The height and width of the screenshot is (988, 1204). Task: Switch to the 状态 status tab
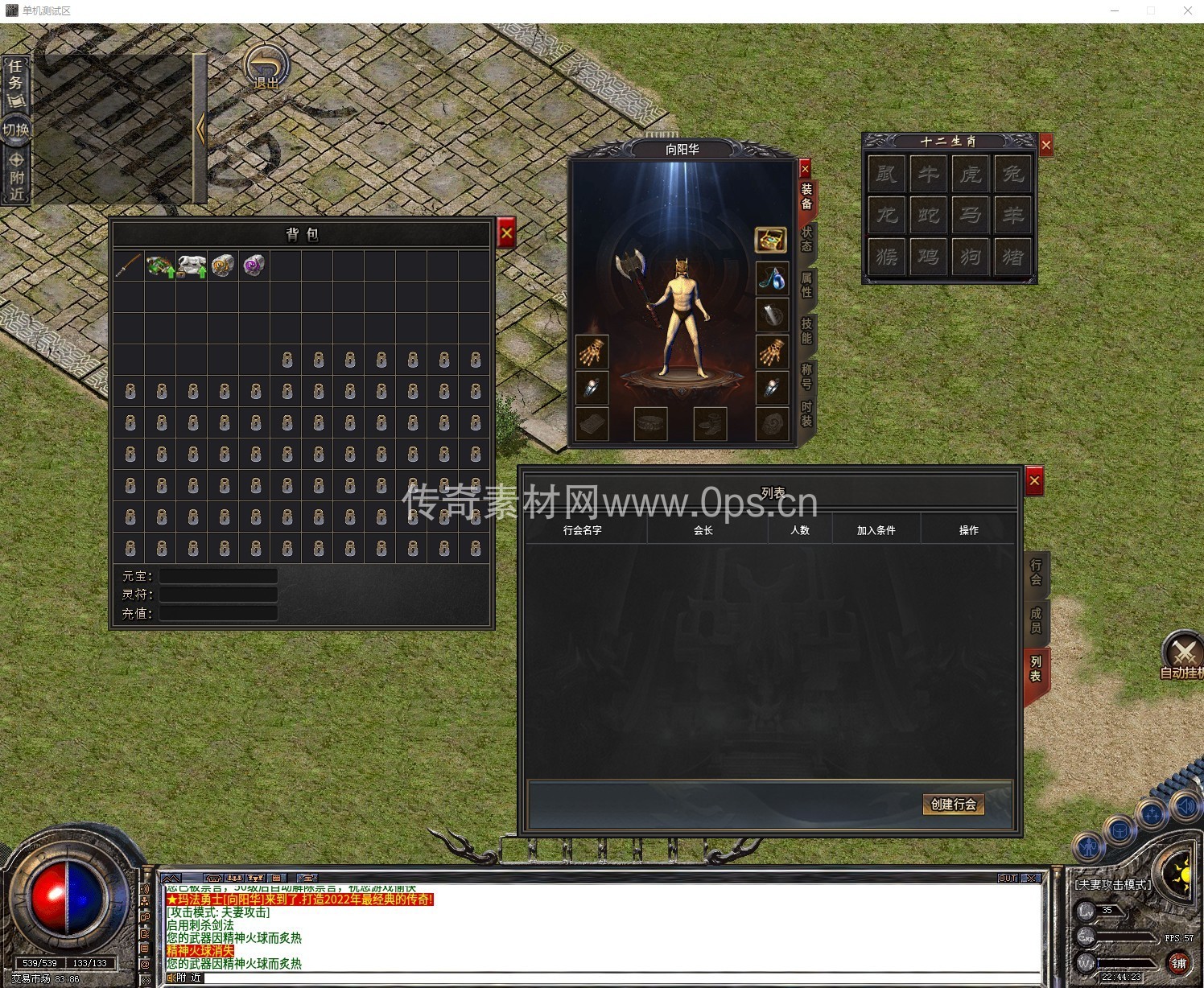806,239
